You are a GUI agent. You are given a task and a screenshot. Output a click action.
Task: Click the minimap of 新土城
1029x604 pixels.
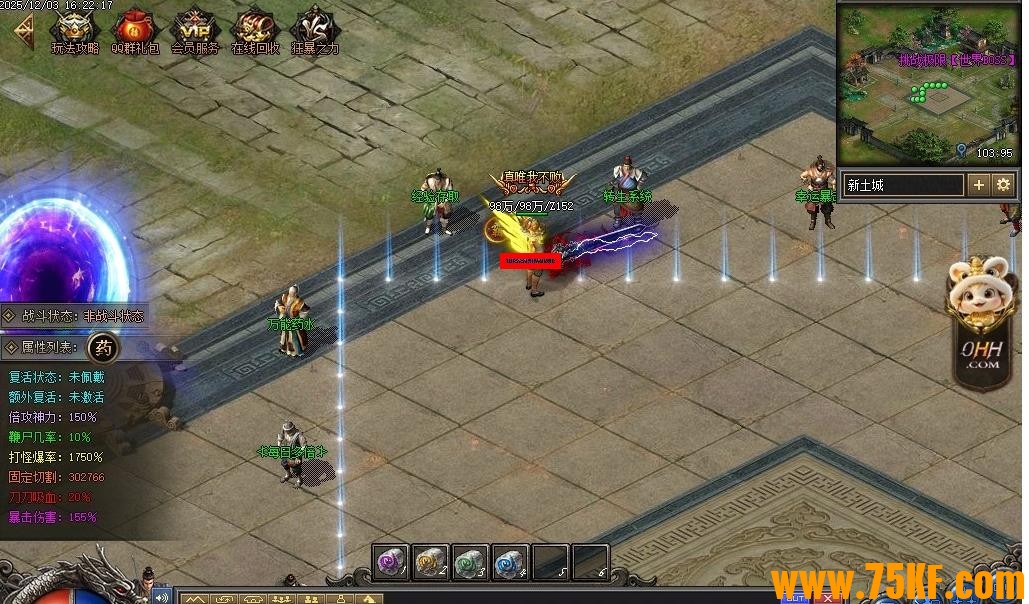pyautogui.click(x=927, y=85)
